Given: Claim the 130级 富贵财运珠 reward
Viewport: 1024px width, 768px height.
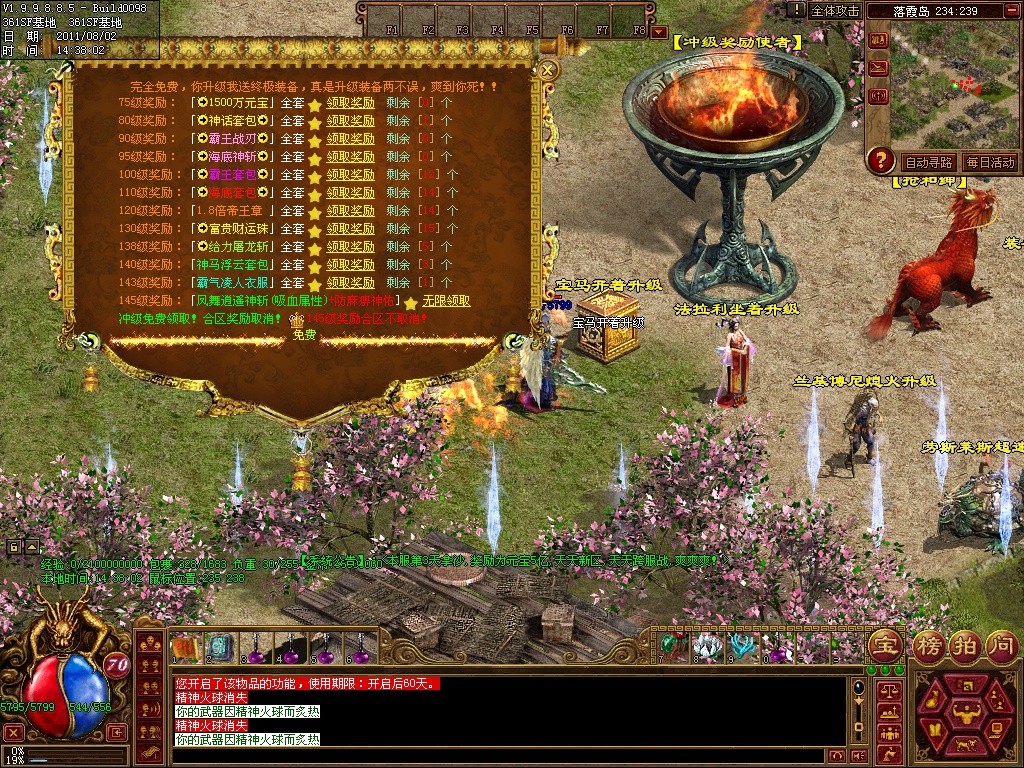Looking at the screenshot, I should (x=350, y=228).
